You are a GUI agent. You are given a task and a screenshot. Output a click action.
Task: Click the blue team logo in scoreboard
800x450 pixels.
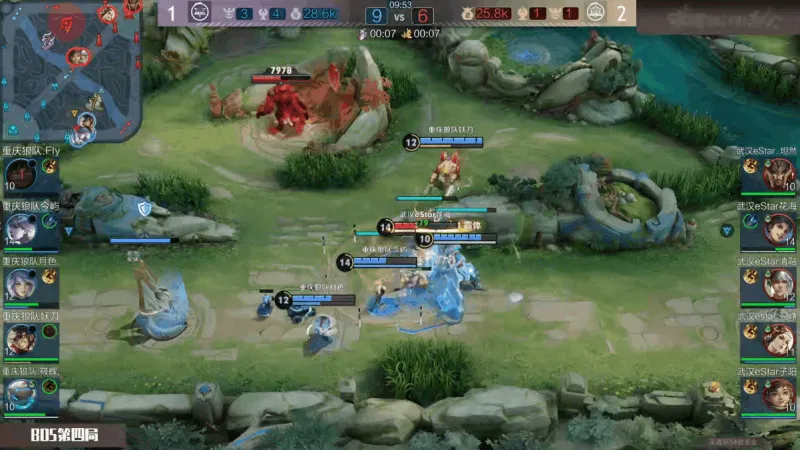pos(199,13)
